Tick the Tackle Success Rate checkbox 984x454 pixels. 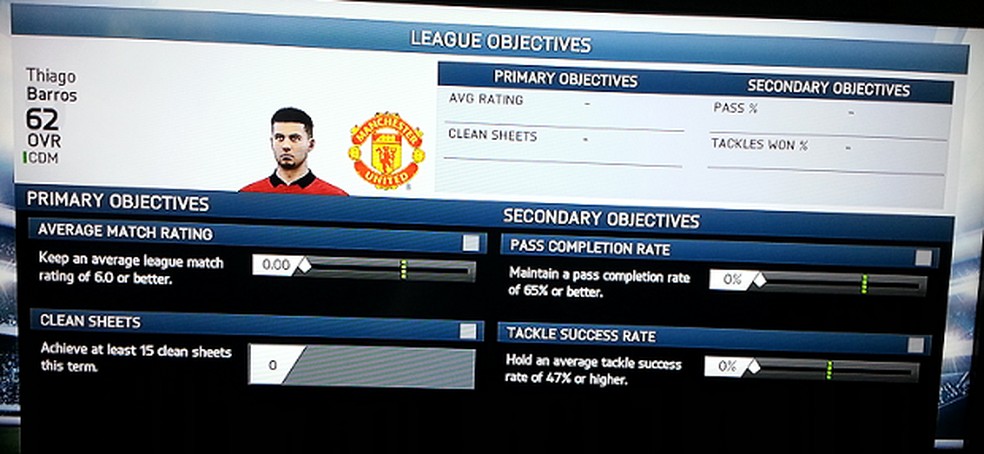916,345
